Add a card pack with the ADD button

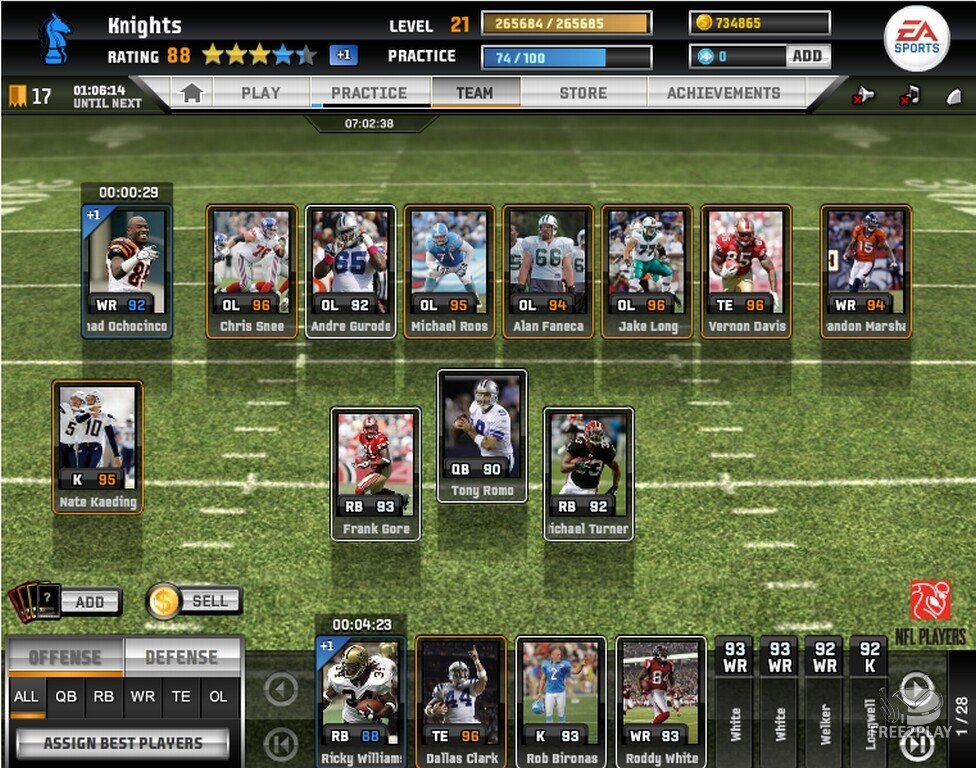pyautogui.click(x=89, y=601)
